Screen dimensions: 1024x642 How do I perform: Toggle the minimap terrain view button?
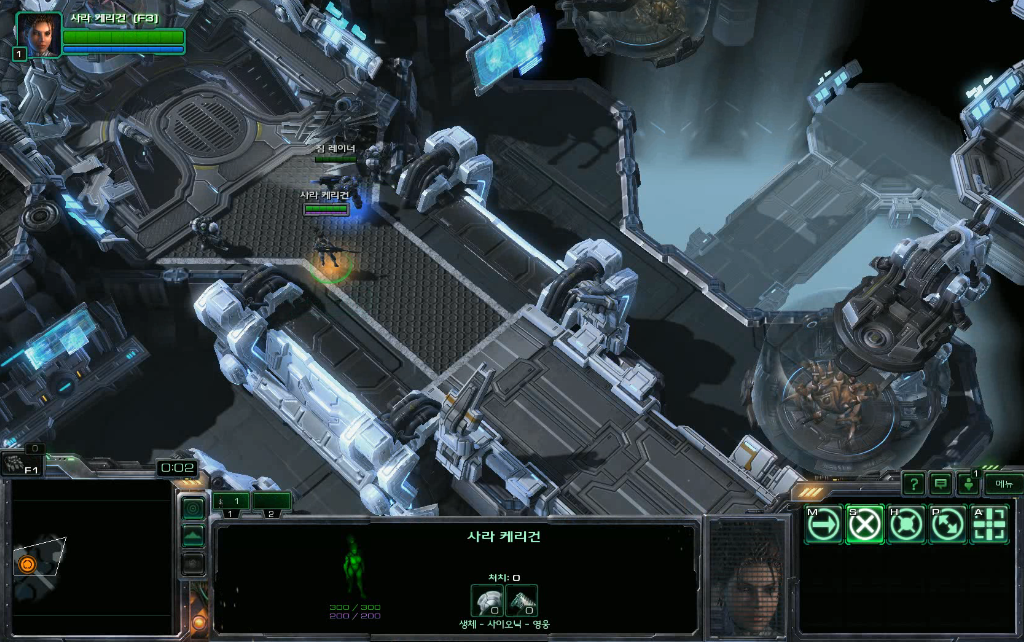[193, 537]
